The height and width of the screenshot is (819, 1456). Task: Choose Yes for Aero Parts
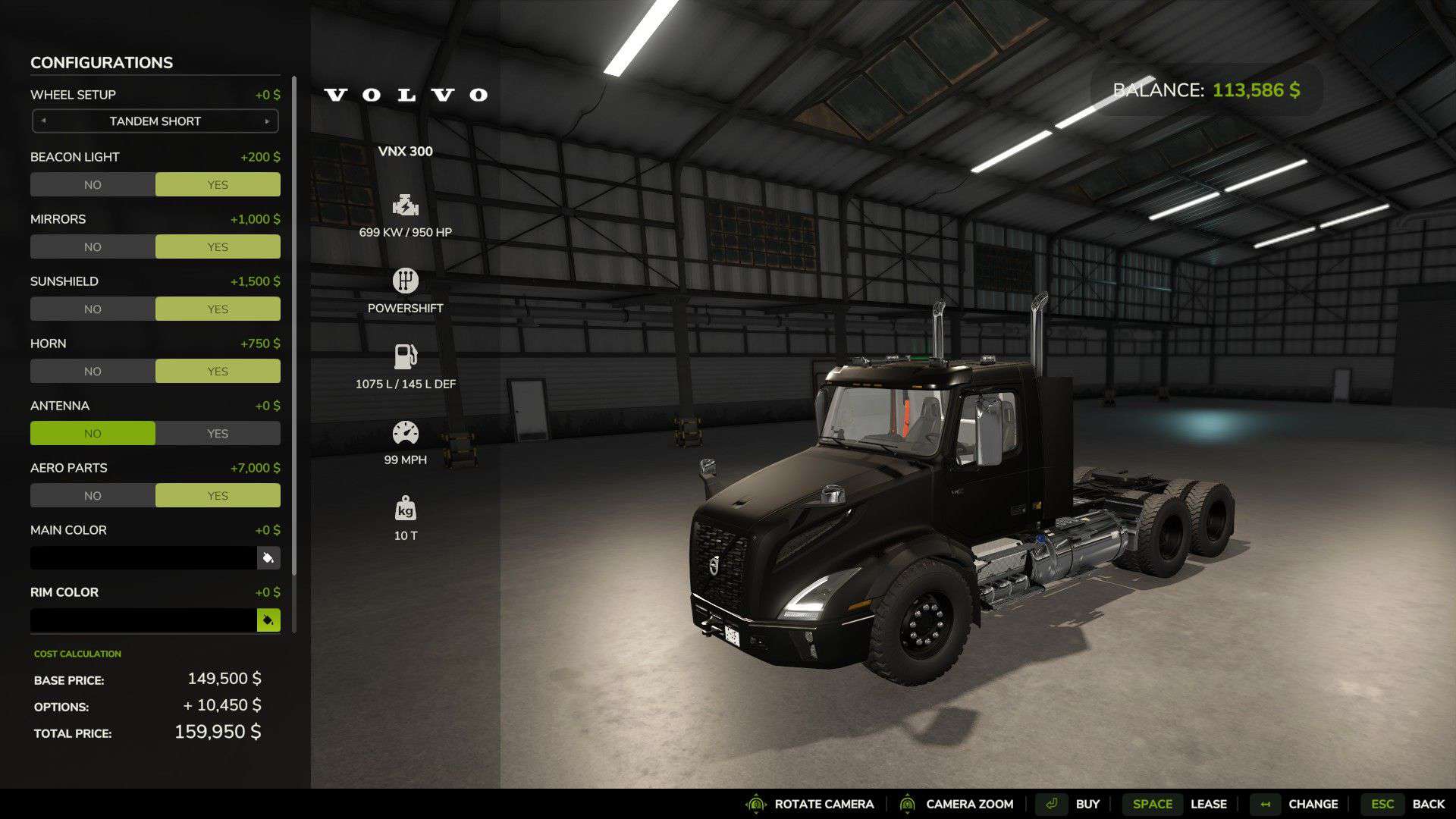tap(218, 496)
